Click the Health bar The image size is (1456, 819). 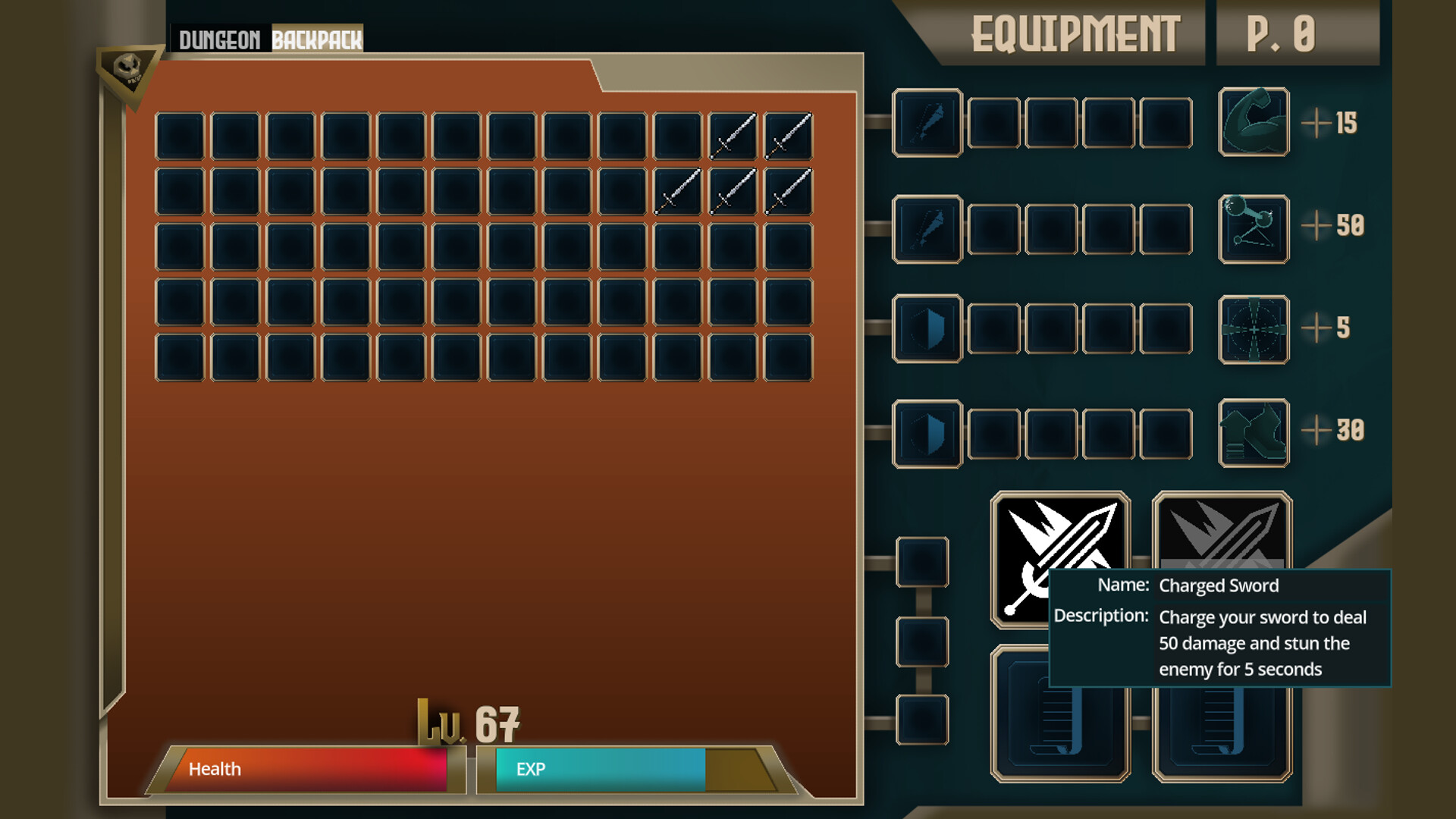click(311, 769)
